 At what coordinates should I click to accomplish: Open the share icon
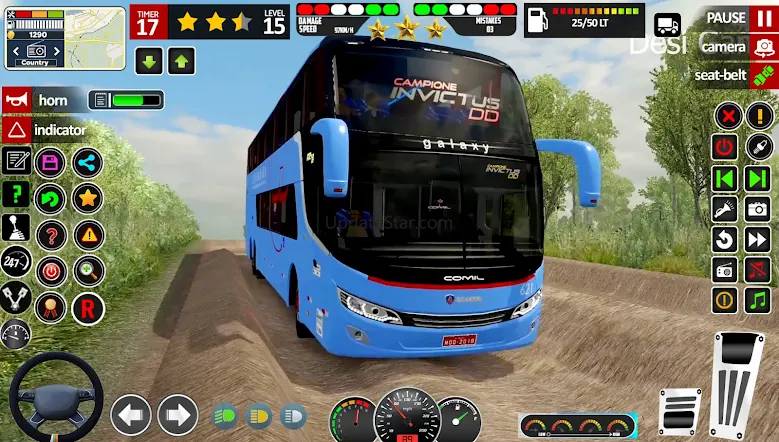(x=87, y=162)
